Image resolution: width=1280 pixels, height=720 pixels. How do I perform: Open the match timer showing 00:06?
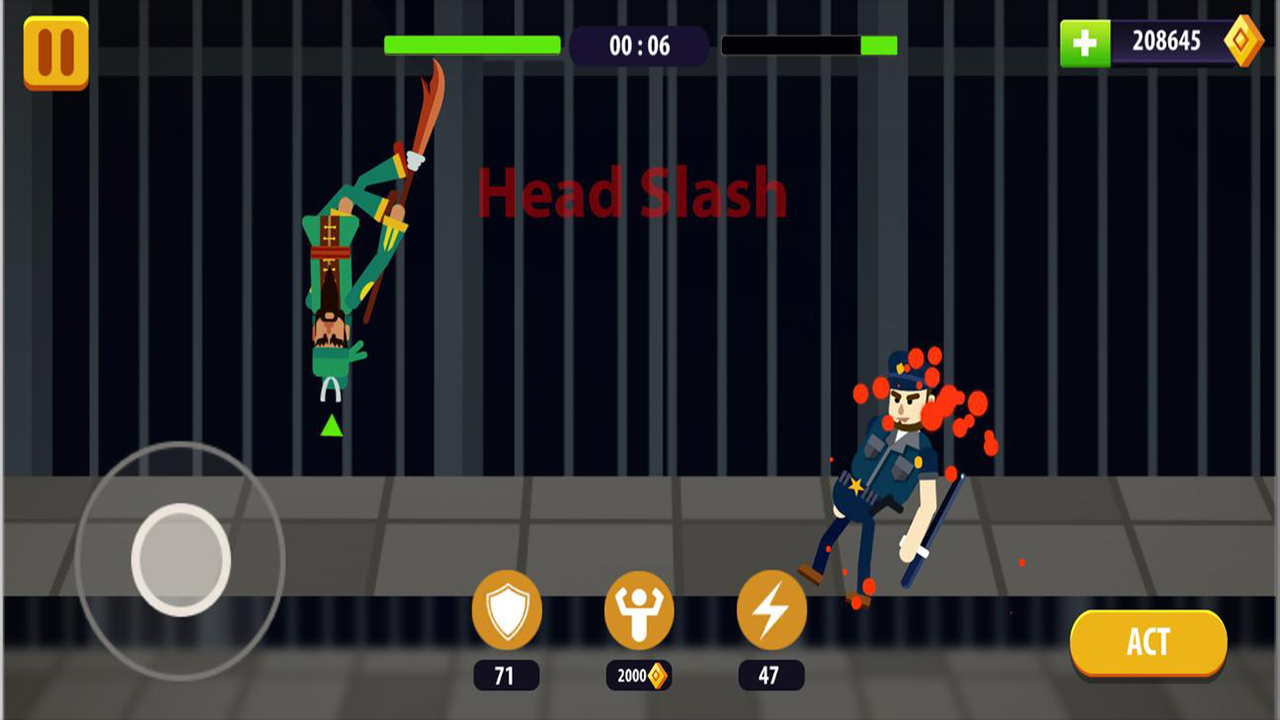click(x=638, y=44)
